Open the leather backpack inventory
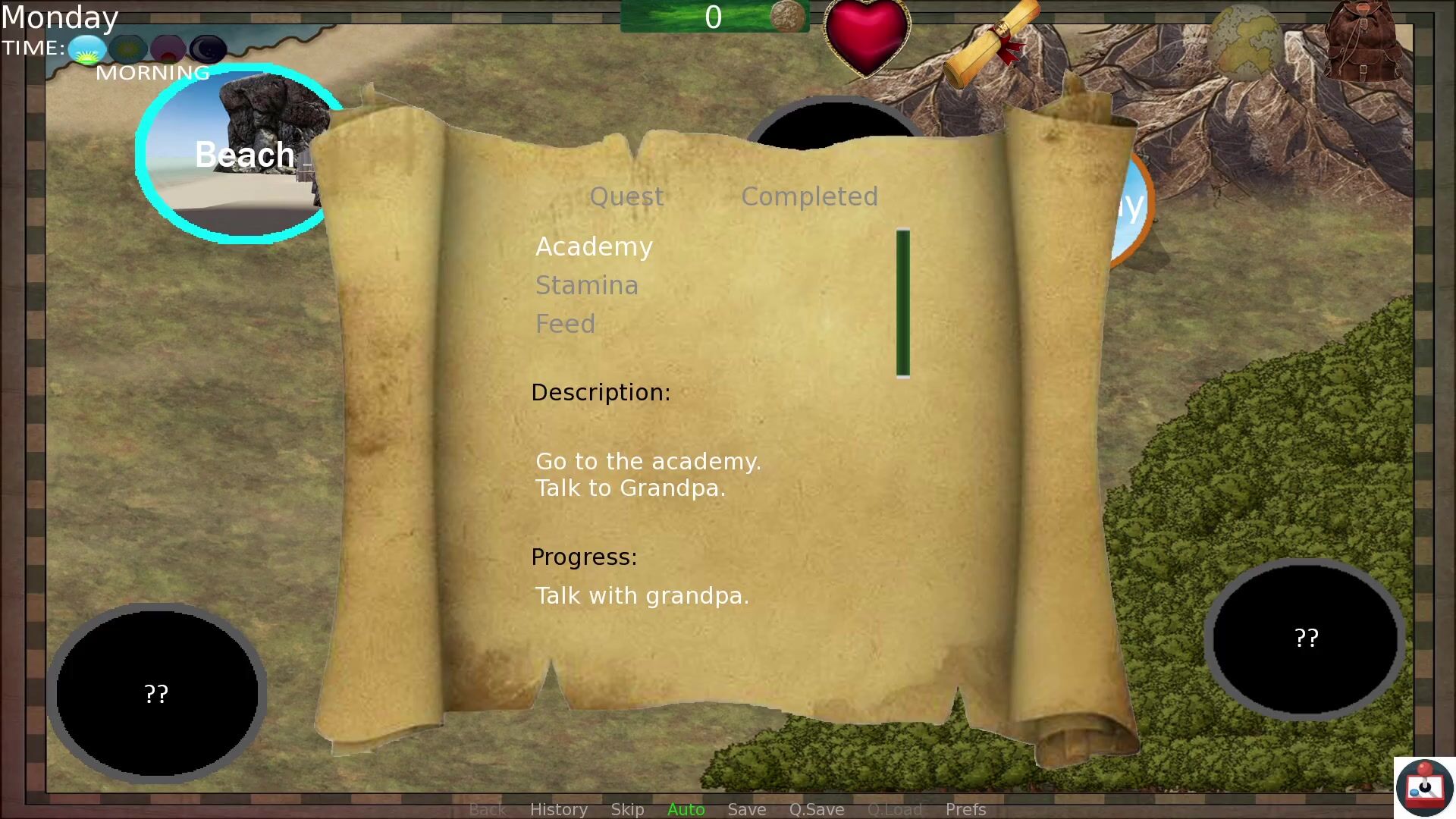The image size is (1456, 819). (1363, 42)
